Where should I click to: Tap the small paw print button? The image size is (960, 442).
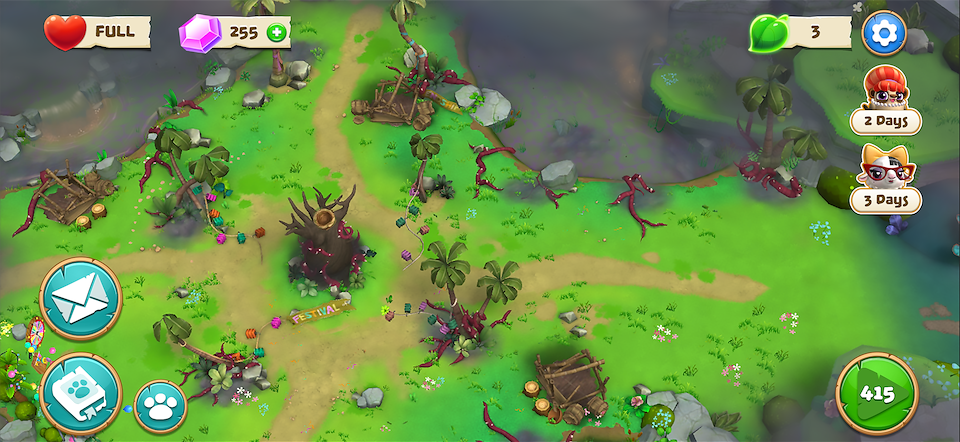click(x=160, y=407)
